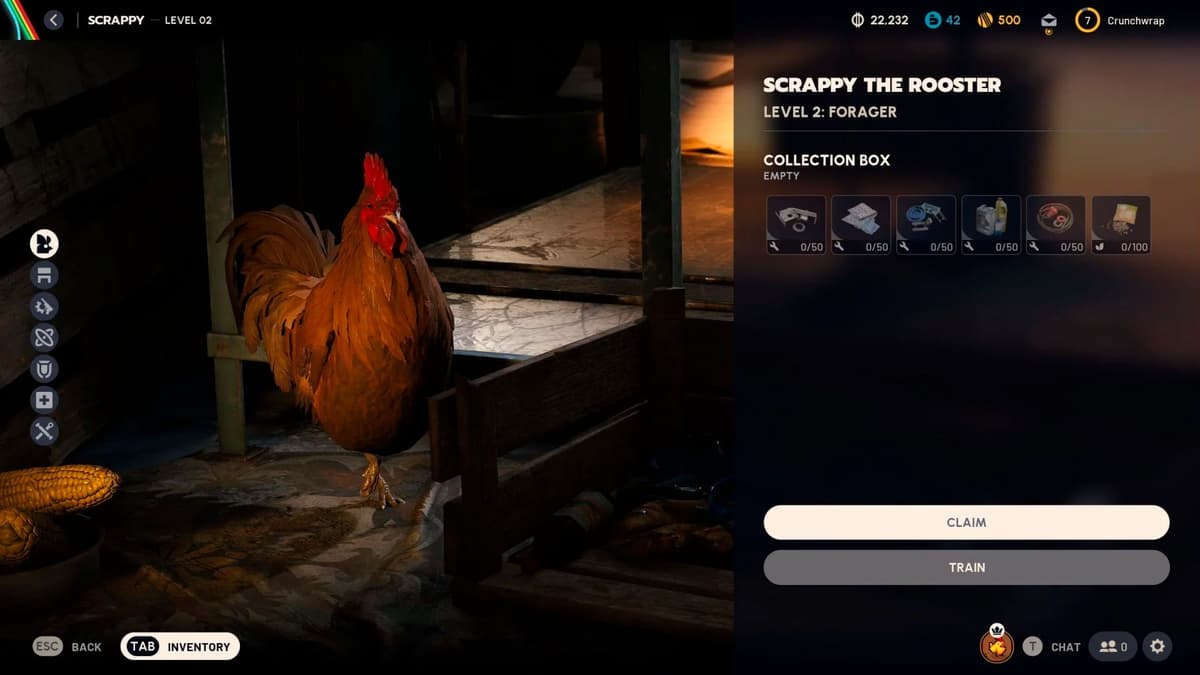Select the rooster workshop station icon
Viewport: 1200px width, 675px height.
[44, 243]
